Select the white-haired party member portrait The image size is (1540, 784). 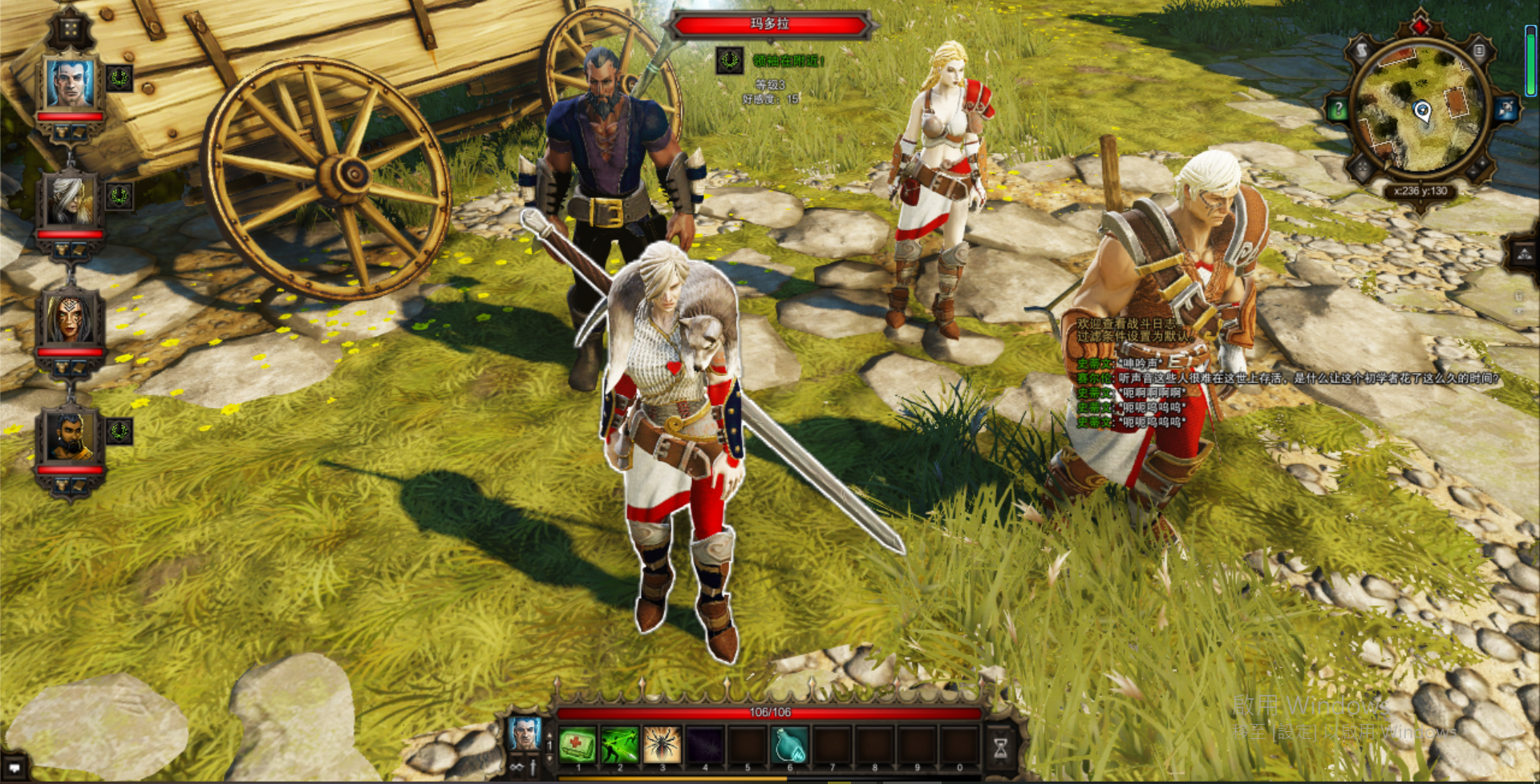coord(71,200)
